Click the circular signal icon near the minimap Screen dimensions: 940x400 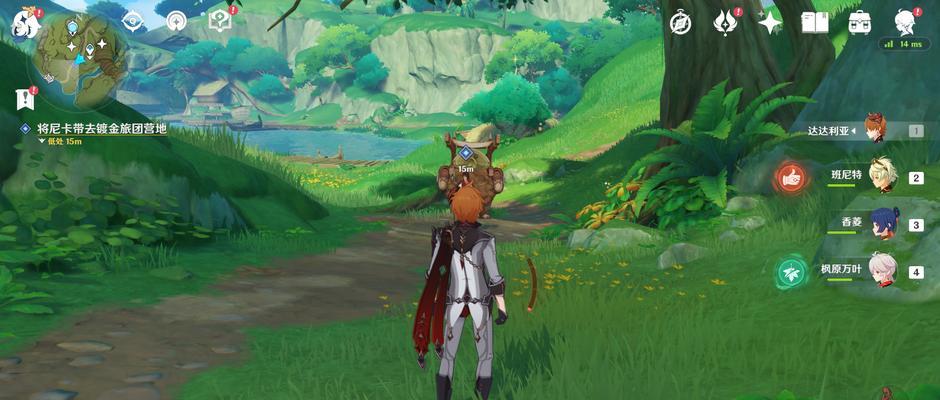click(x=177, y=21)
